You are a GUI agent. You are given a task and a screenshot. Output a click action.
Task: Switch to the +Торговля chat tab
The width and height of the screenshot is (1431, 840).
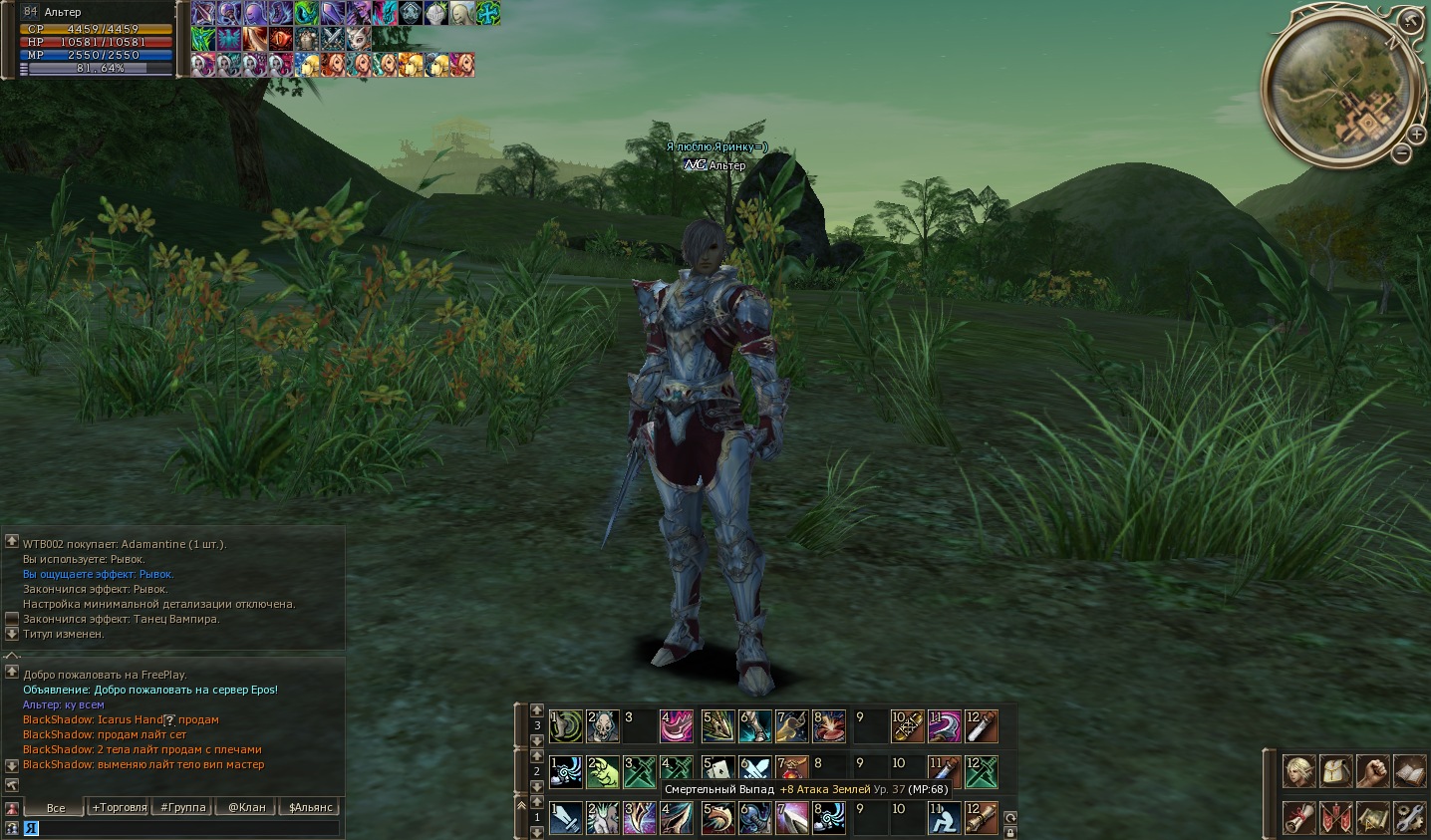tap(120, 807)
